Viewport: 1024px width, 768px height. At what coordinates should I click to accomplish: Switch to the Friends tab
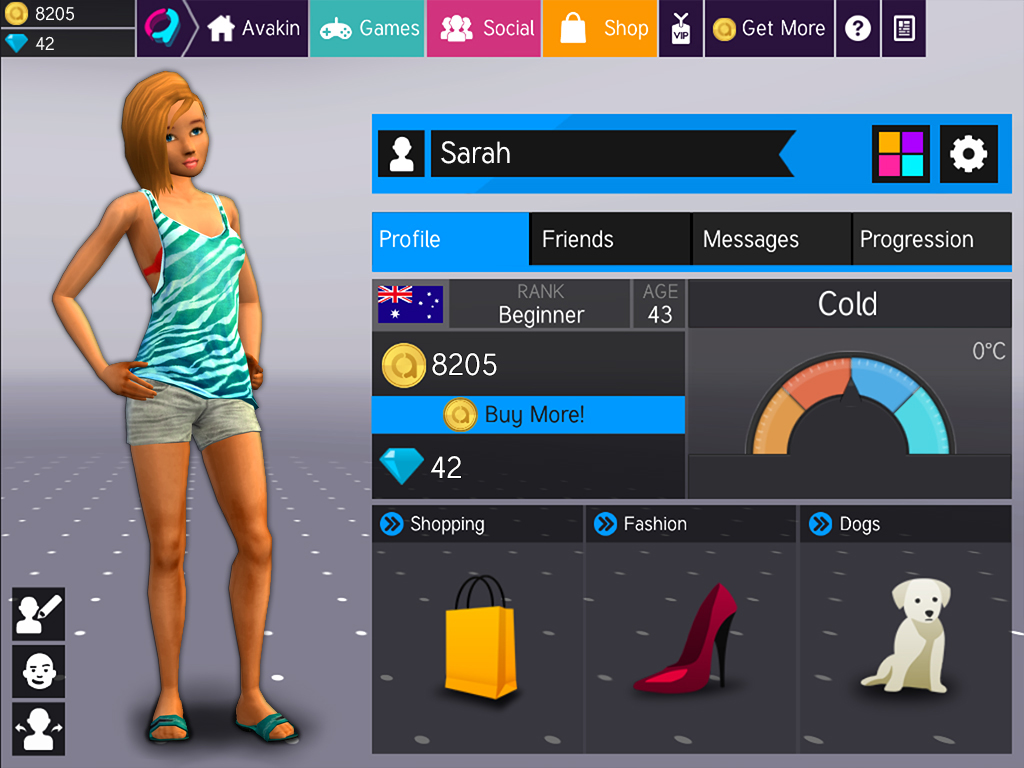pyautogui.click(x=610, y=239)
